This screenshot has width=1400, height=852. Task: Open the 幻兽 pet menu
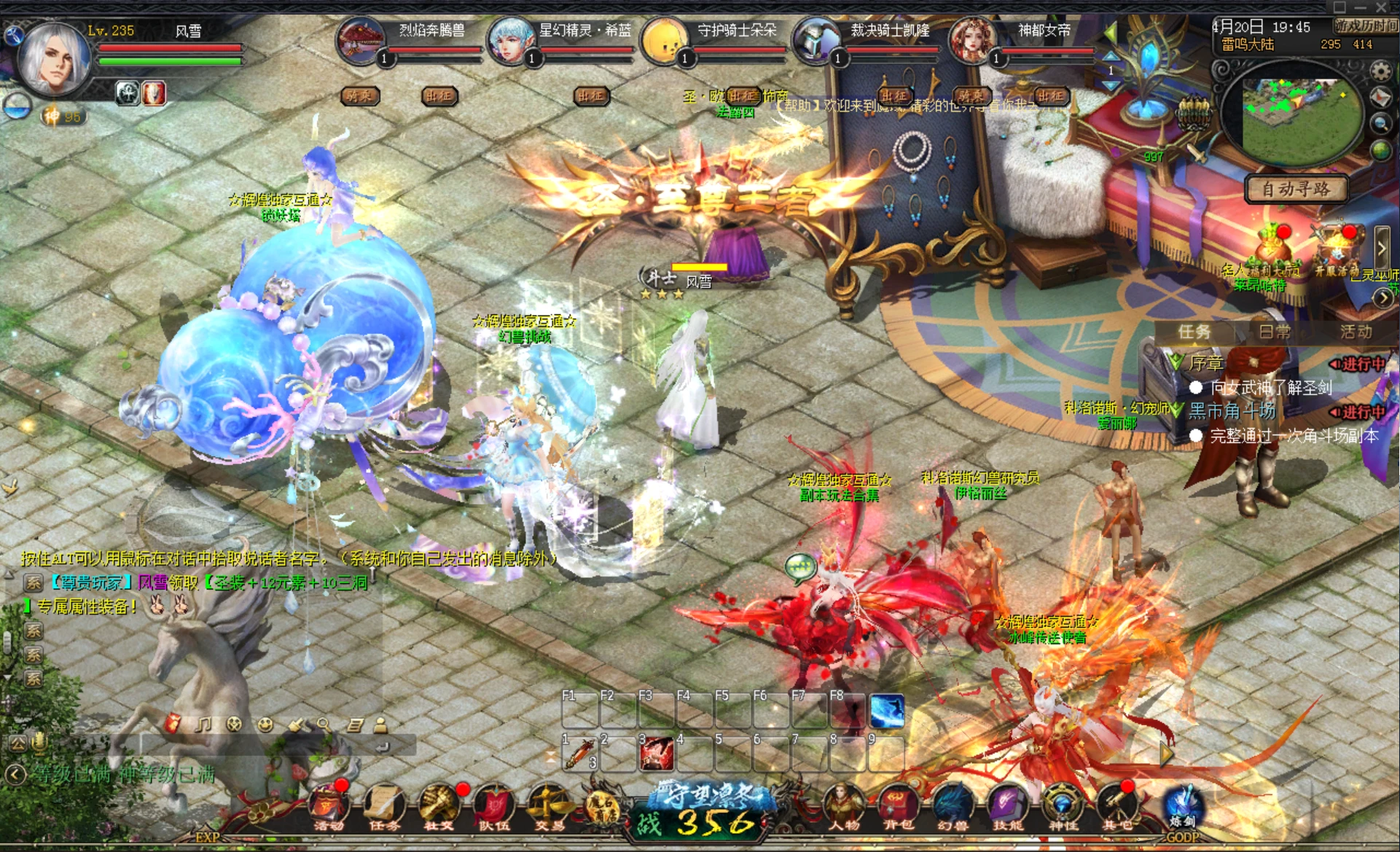click(x=952, y=807)
